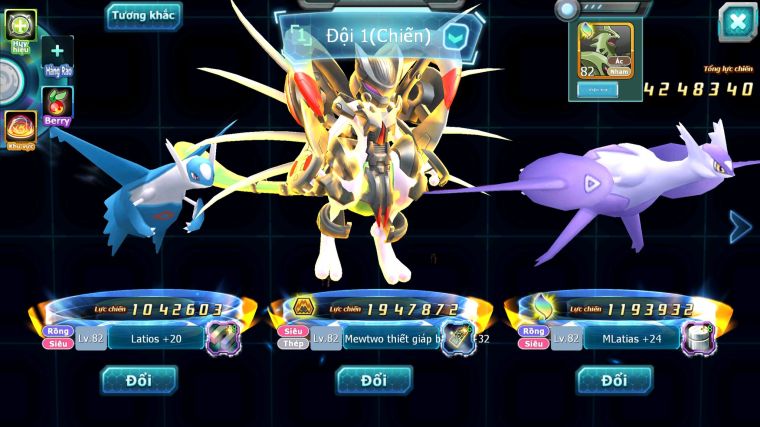Expand the Đội 1(Chiến) team dropdown
The width and height of the screenshot is (760, 427).
(x=455, y=38)
